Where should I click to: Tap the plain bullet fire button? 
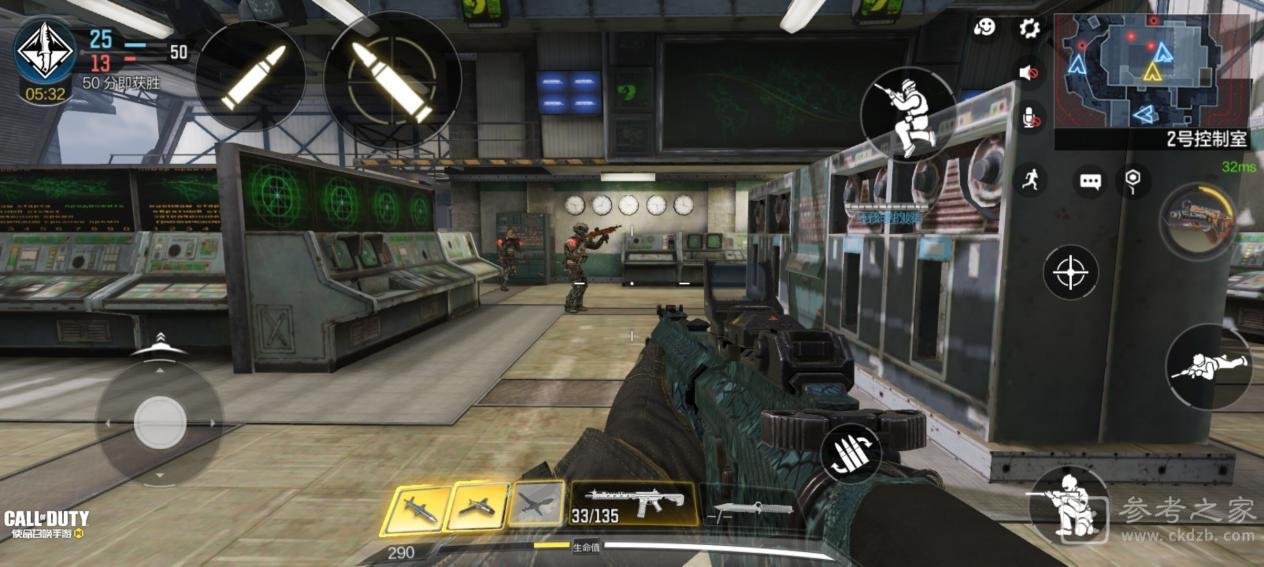(x=251, y=75)
